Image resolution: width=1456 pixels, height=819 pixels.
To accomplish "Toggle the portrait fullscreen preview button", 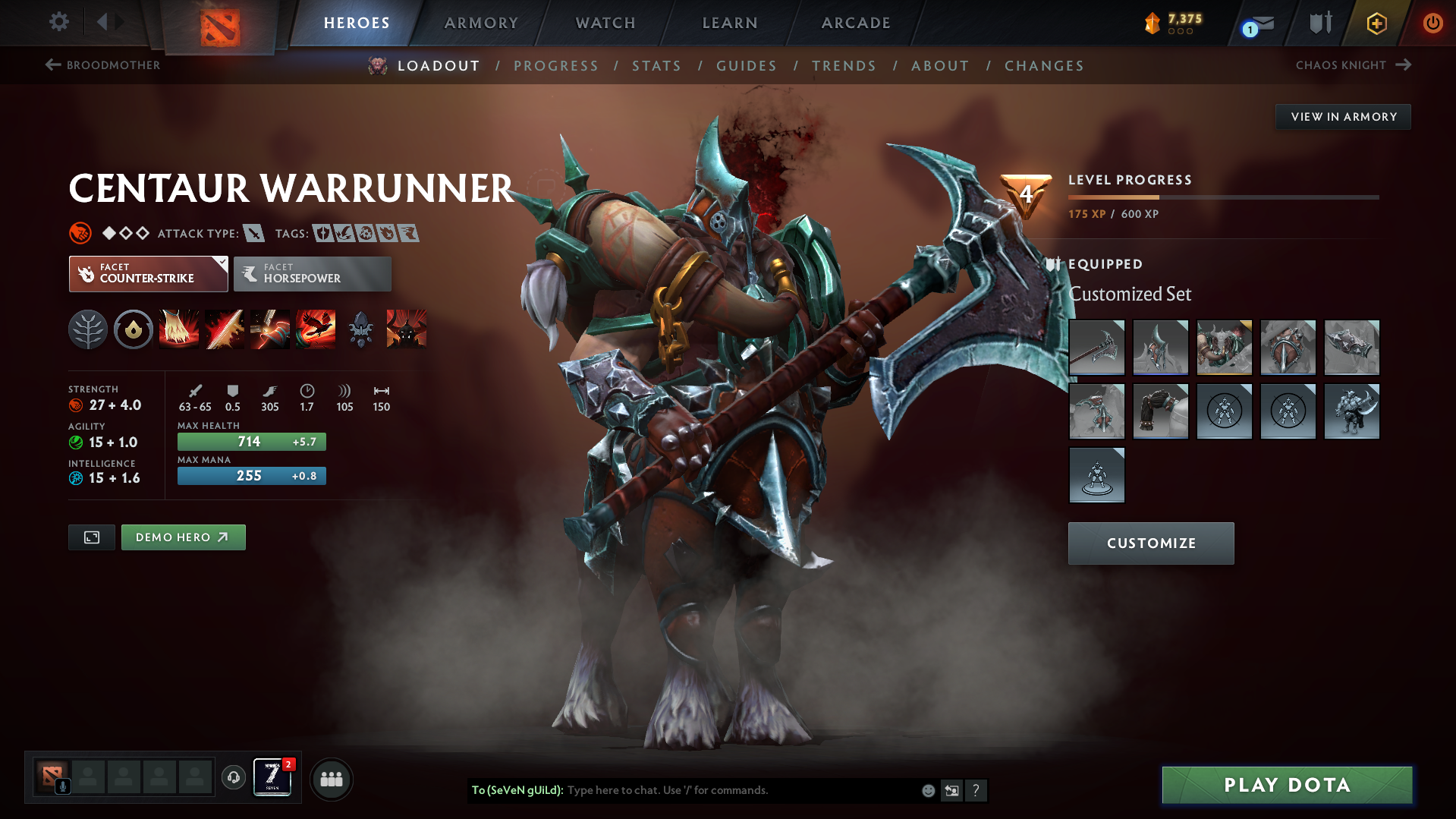I will pyautogui.click(x=91, y=537).
